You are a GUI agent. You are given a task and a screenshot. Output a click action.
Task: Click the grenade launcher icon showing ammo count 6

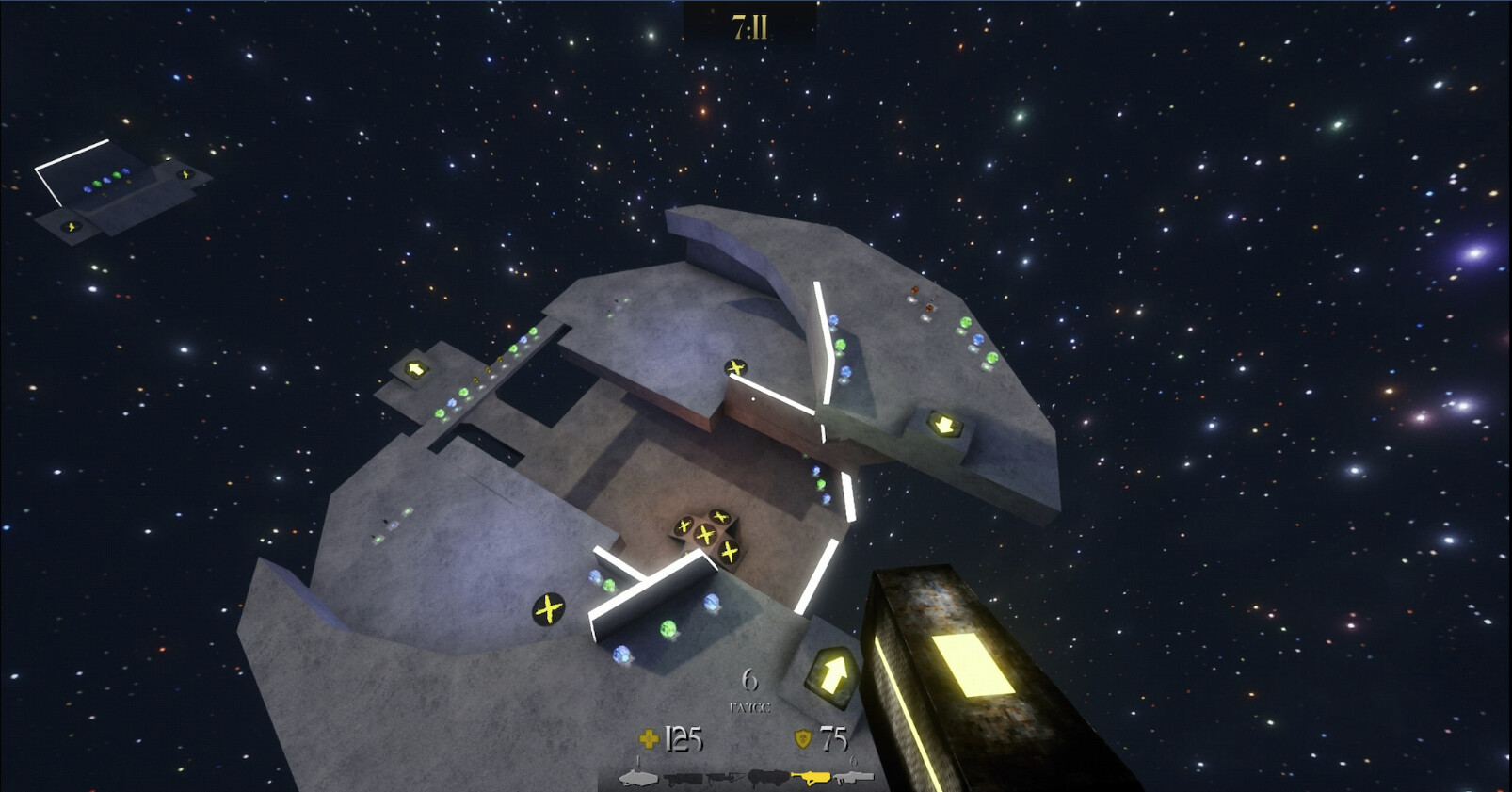pos(855,777)
